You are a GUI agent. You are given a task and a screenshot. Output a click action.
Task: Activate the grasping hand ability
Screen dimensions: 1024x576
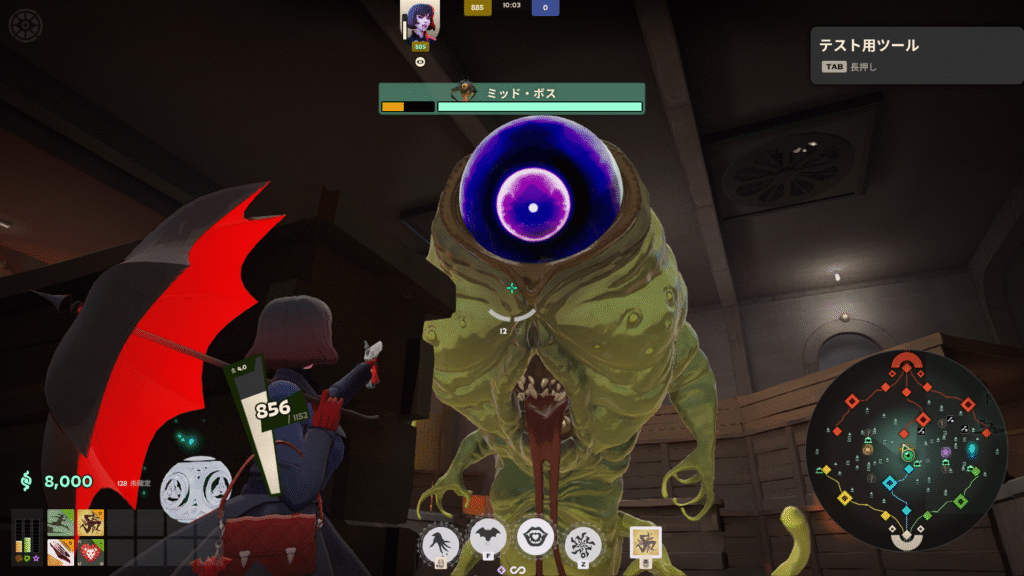click(441, 544)
